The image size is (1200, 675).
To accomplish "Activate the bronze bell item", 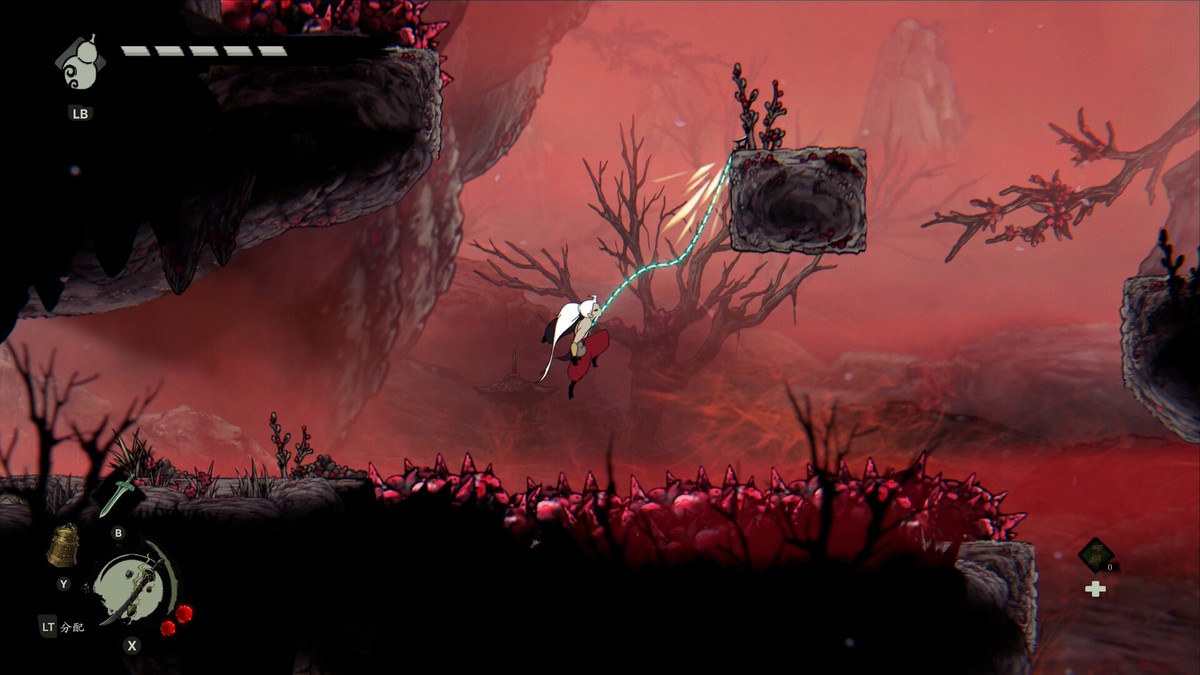I will point(64,547).
